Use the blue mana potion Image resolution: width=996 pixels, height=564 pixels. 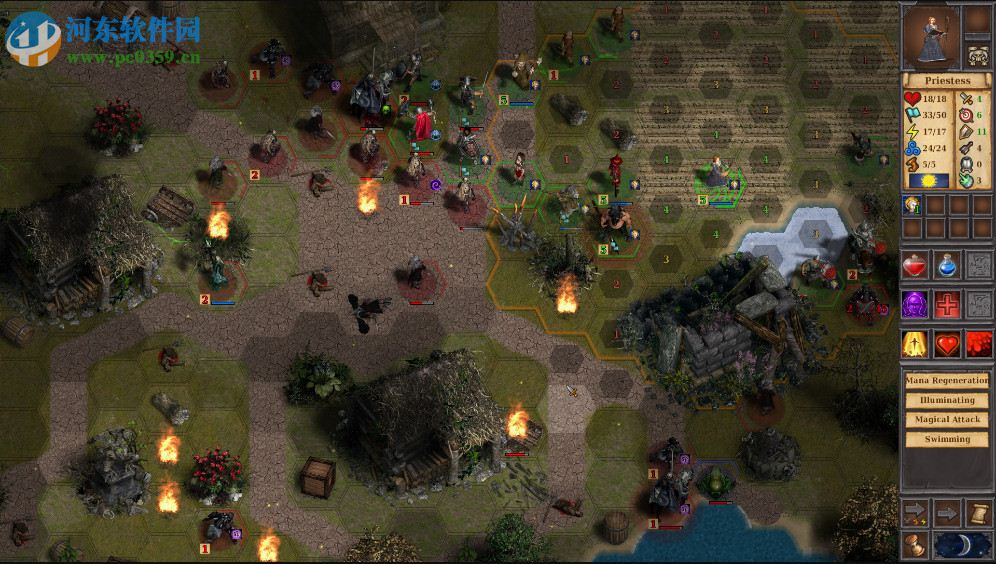click(947, 265)
